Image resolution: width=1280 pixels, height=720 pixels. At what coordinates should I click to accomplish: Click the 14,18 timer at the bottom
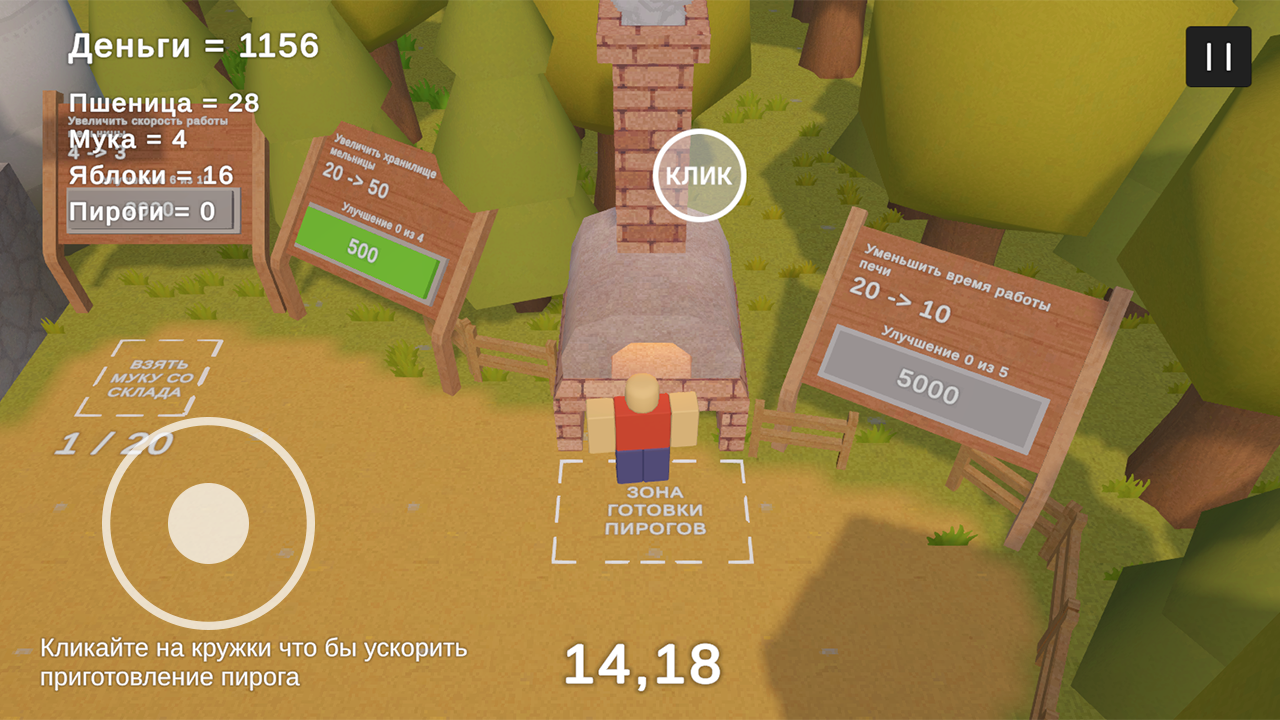(643, 662)
